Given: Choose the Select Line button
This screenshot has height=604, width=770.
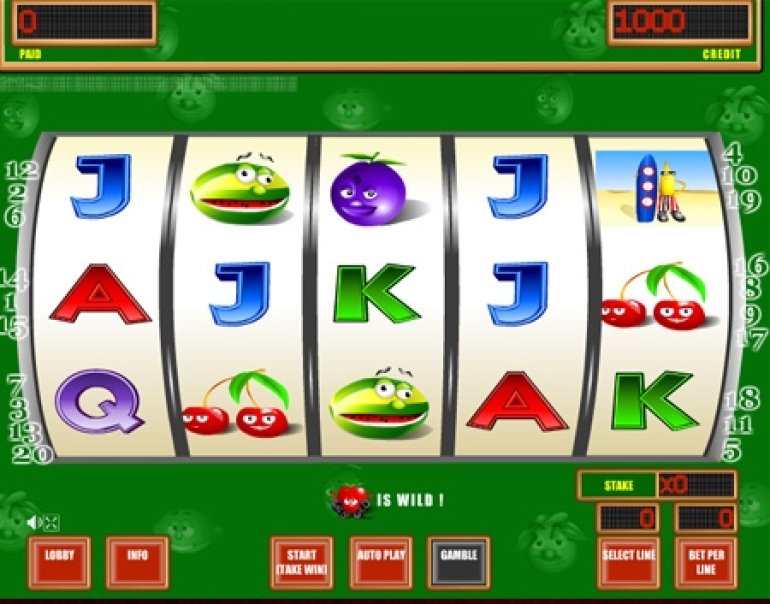Looking at the screenshot, I should (629, 562).
